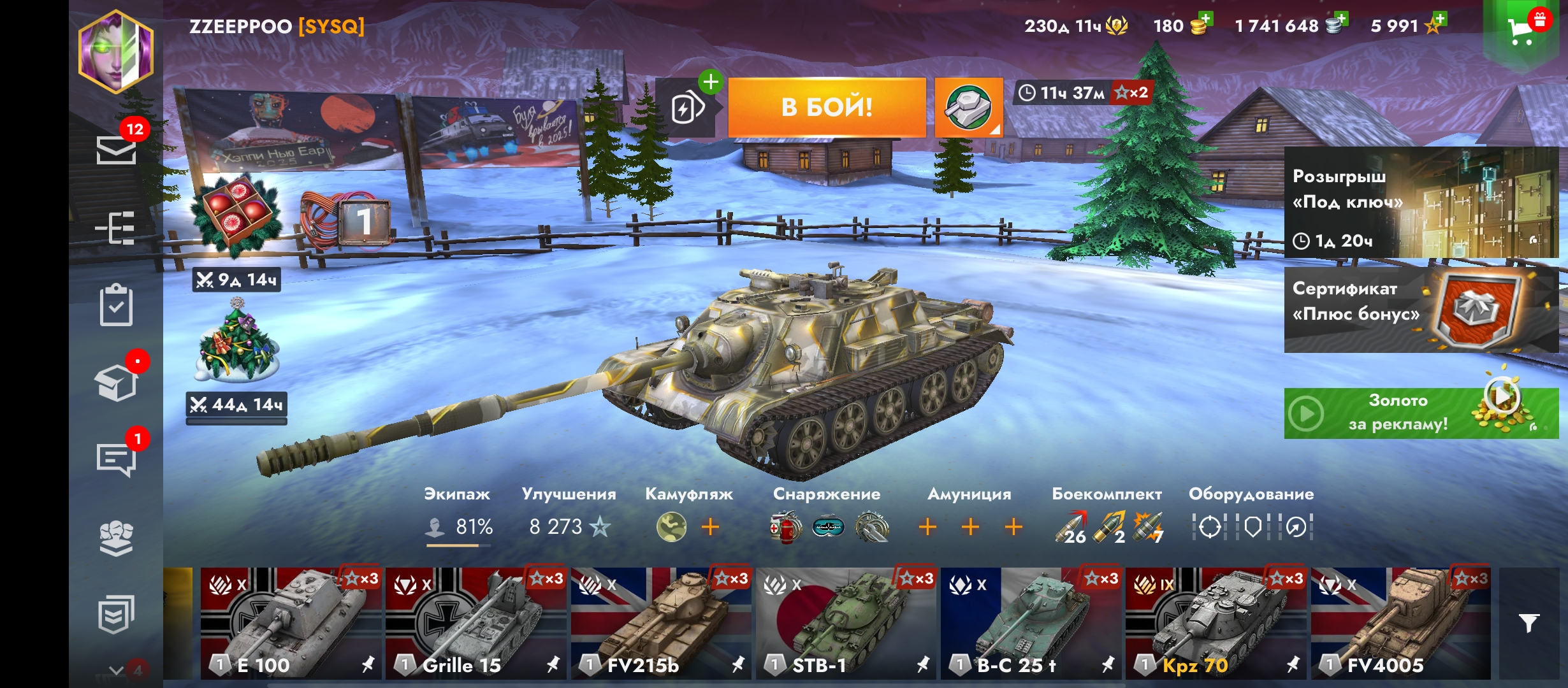Open the player profile avatar
Image resolution: width=1568 pixels, height=688 pixels.
(x=116, y=52)
